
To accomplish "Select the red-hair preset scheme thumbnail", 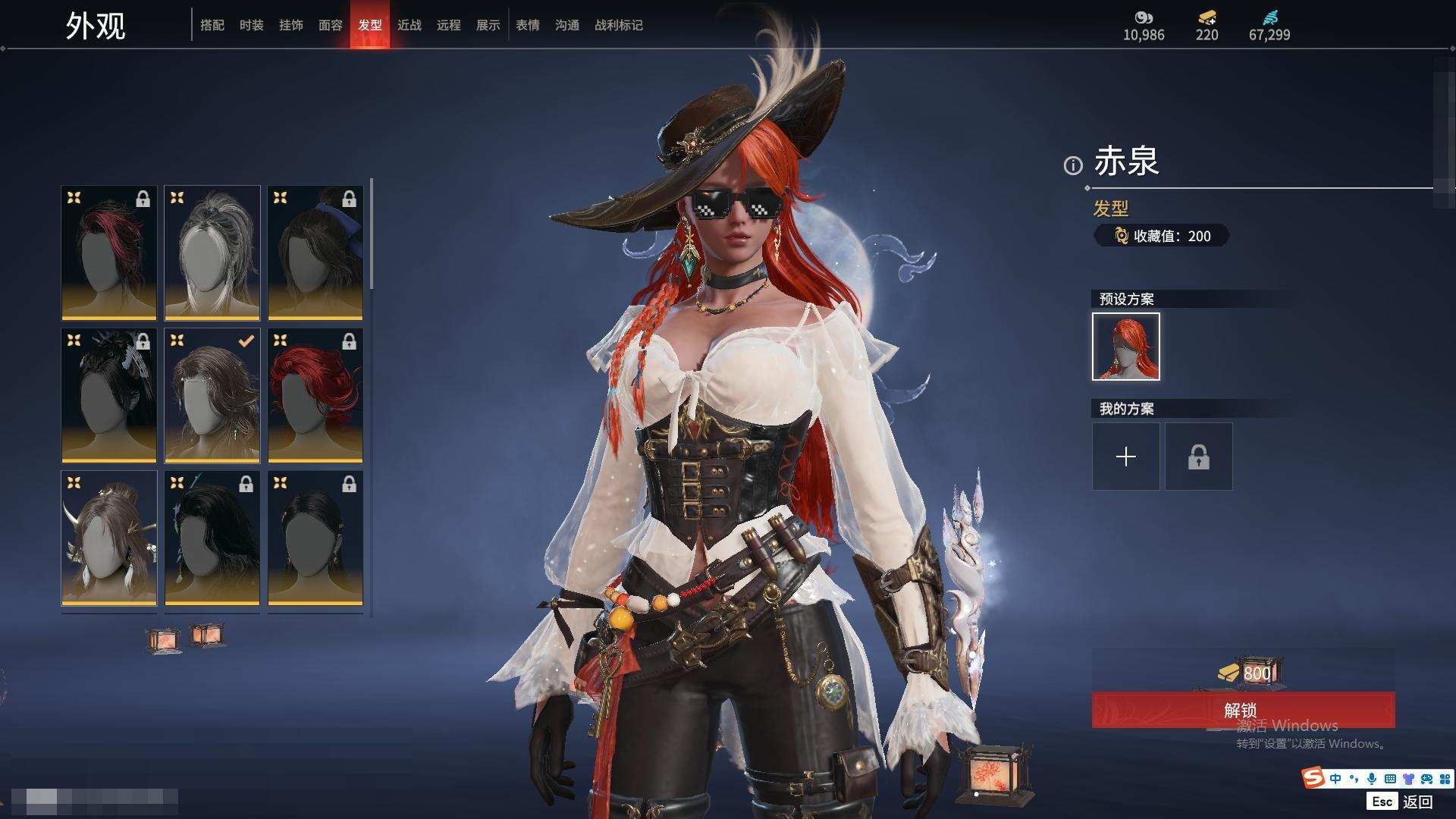I will coord(1126,347).
